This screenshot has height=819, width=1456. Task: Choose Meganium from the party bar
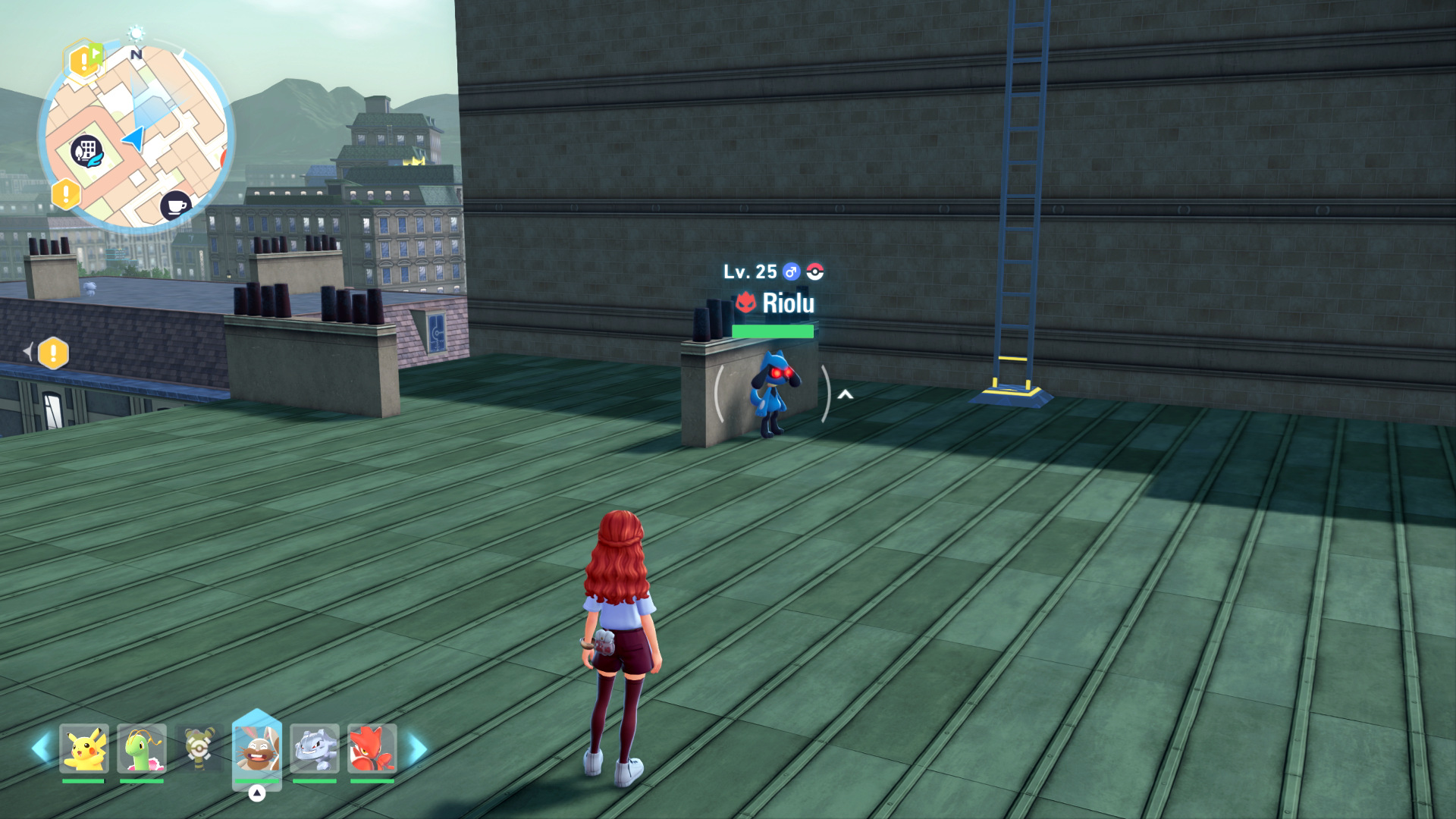[x=142, y=748]
